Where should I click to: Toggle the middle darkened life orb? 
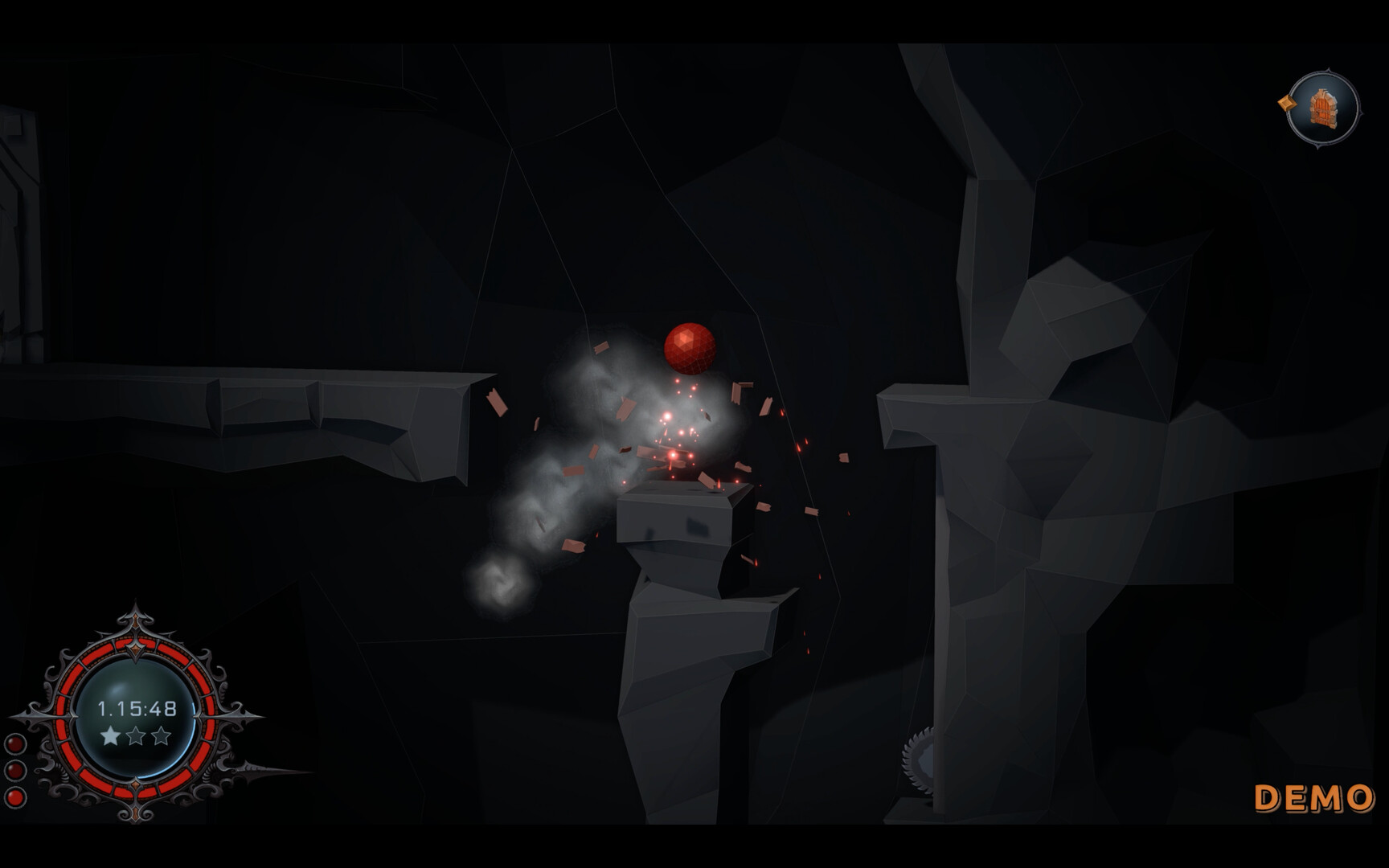[x=14, y=769]
